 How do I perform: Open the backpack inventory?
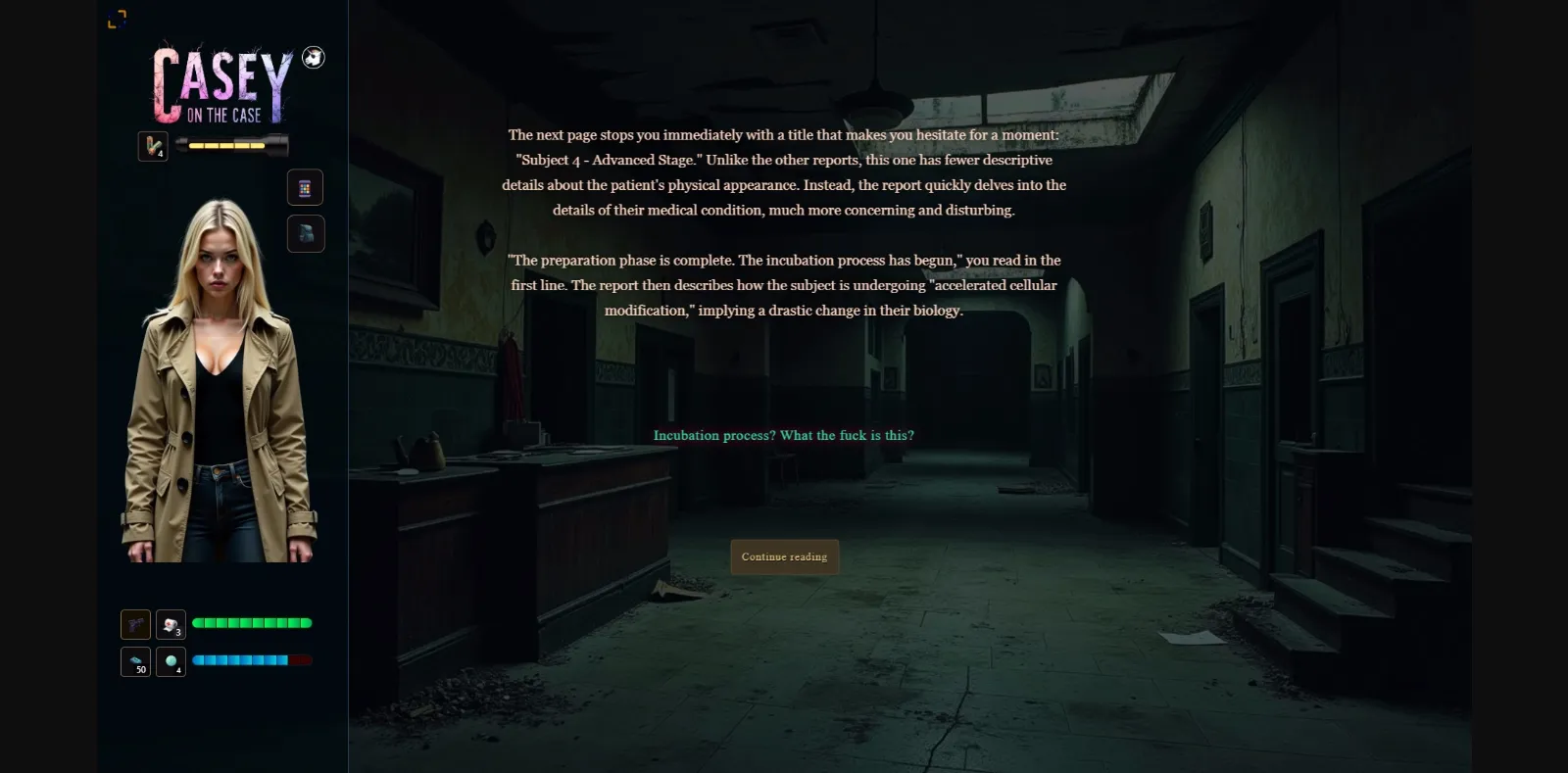coord(306,233)
